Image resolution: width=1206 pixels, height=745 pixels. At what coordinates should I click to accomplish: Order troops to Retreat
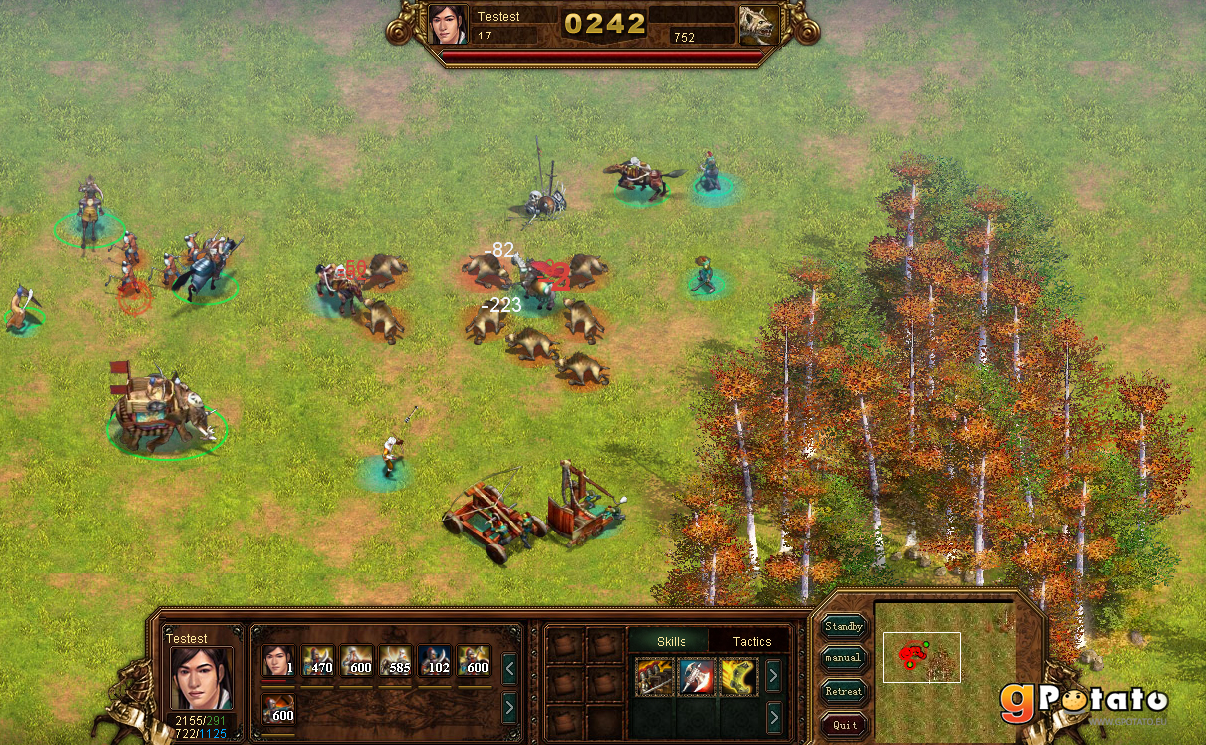coord(844,692)
